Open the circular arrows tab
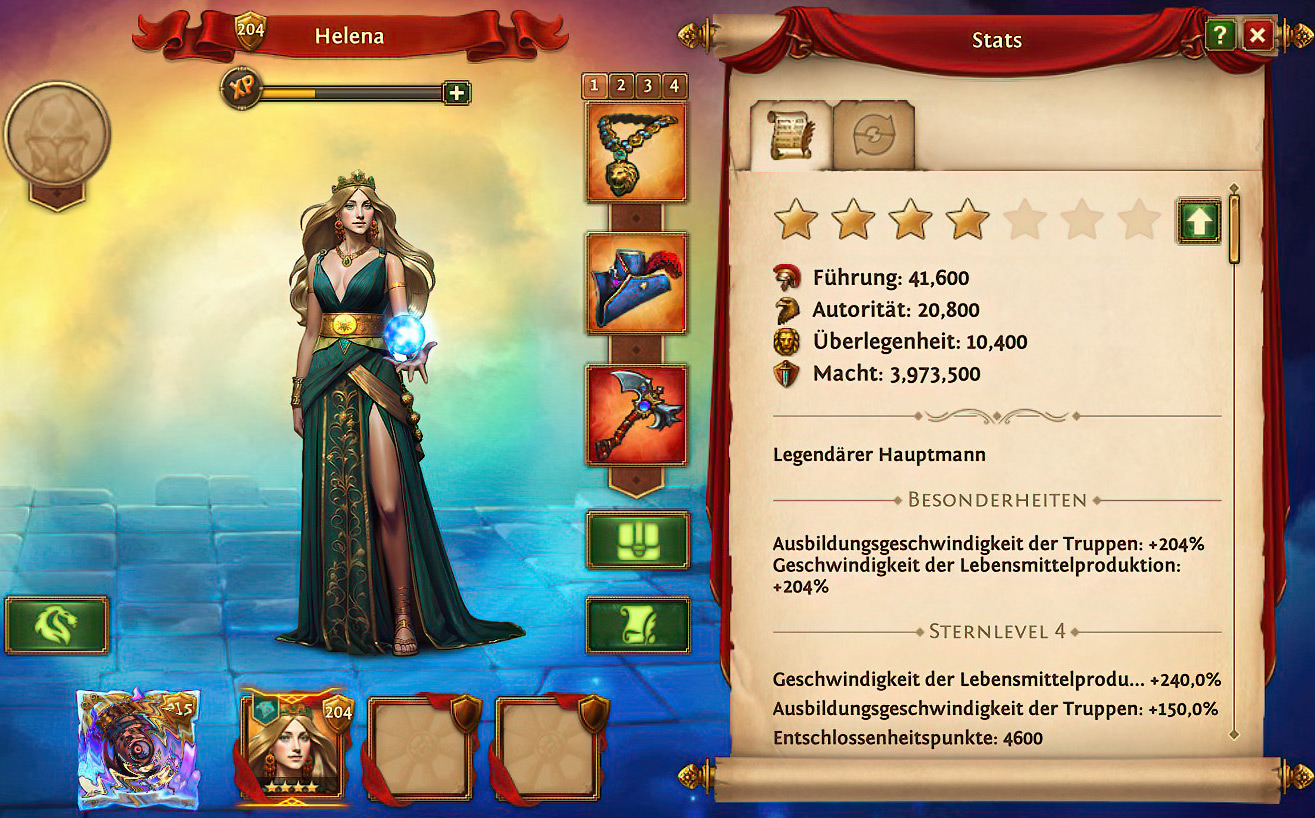1315x818 pixels. point(873,138)
